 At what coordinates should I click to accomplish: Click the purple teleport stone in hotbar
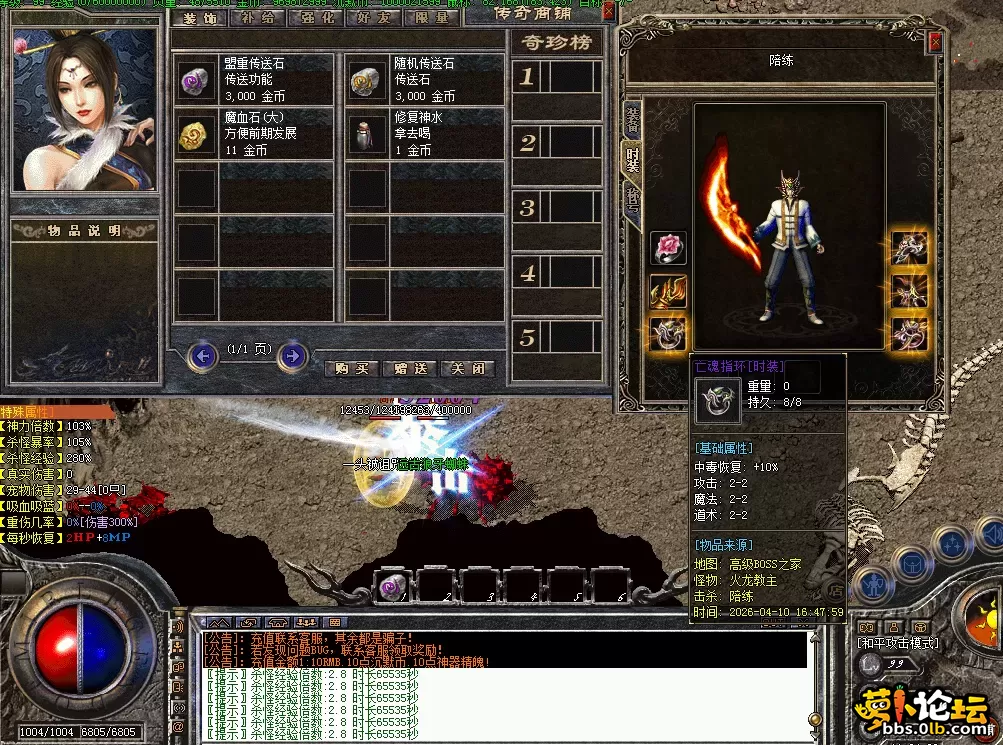393,588
